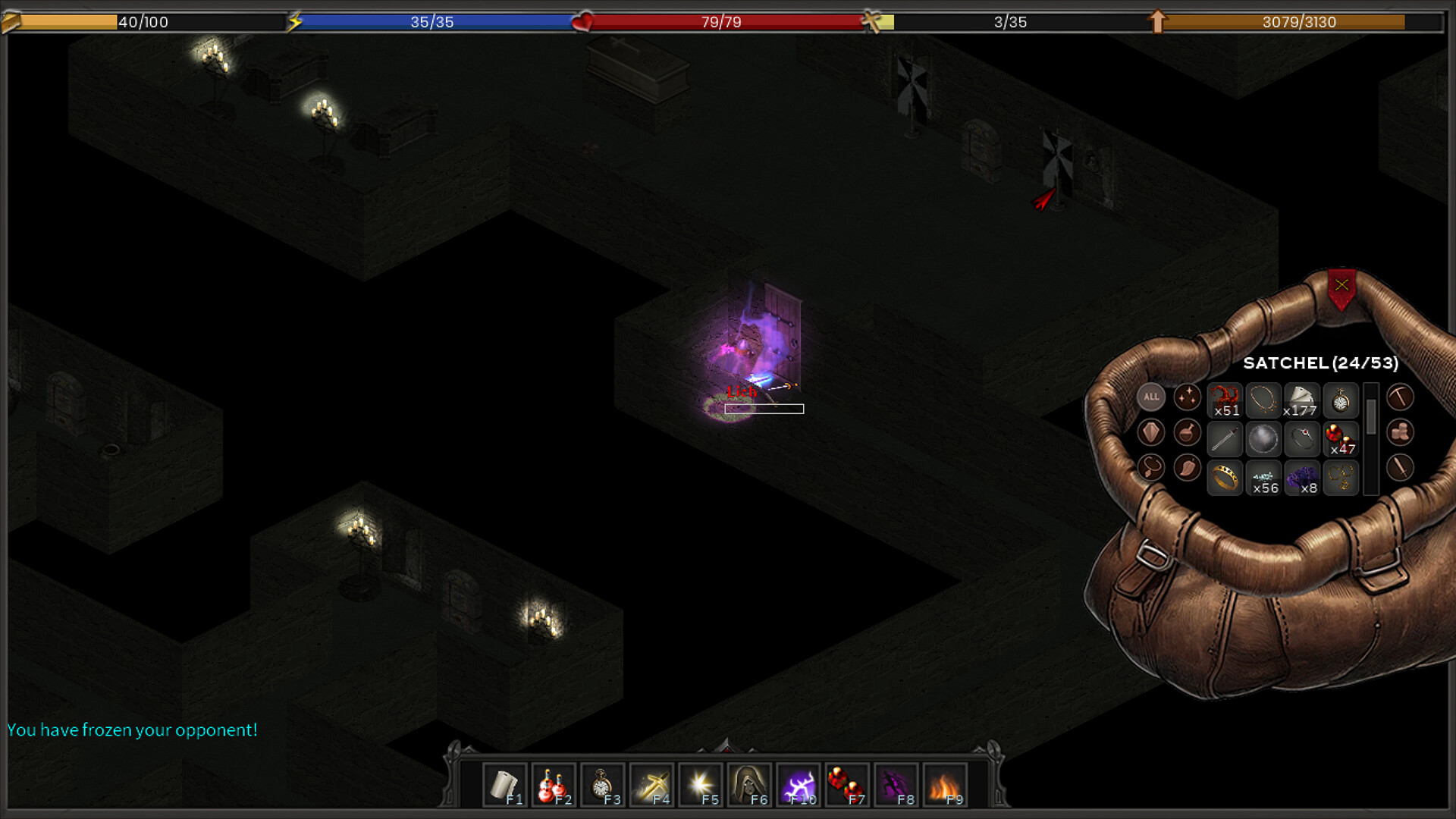Image resolution: width=1456 pixels, height=819 pixels.
Task: Open the sparkles magic item filter
Action: [1188, 397]
